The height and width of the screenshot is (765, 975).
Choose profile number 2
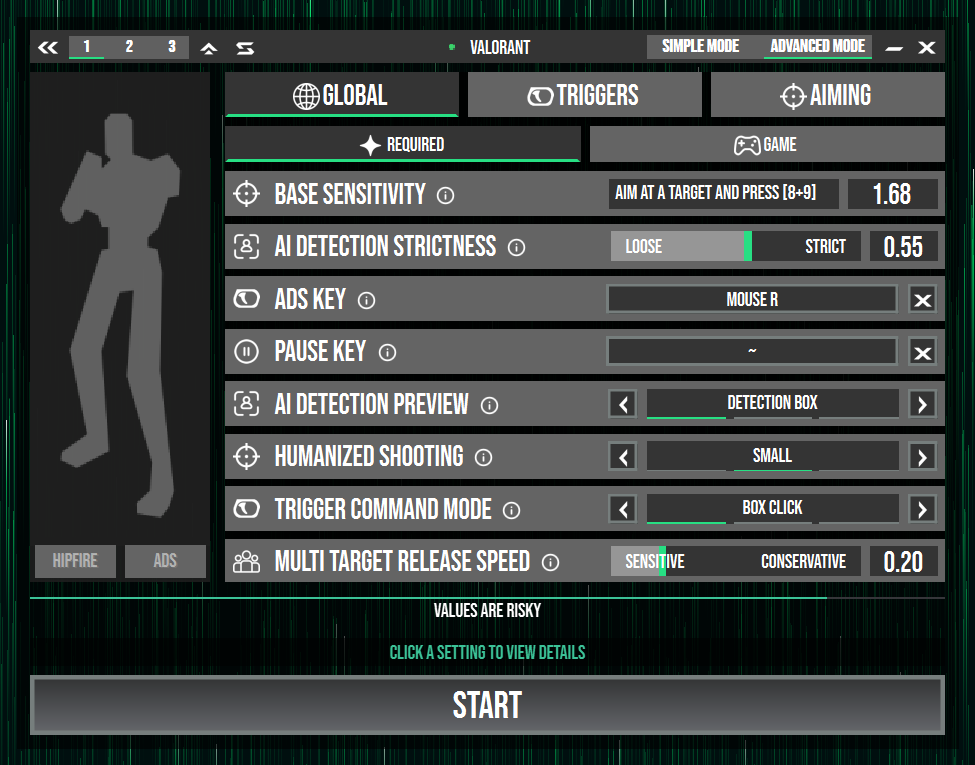pyautogui.click(x=129, y=47)
